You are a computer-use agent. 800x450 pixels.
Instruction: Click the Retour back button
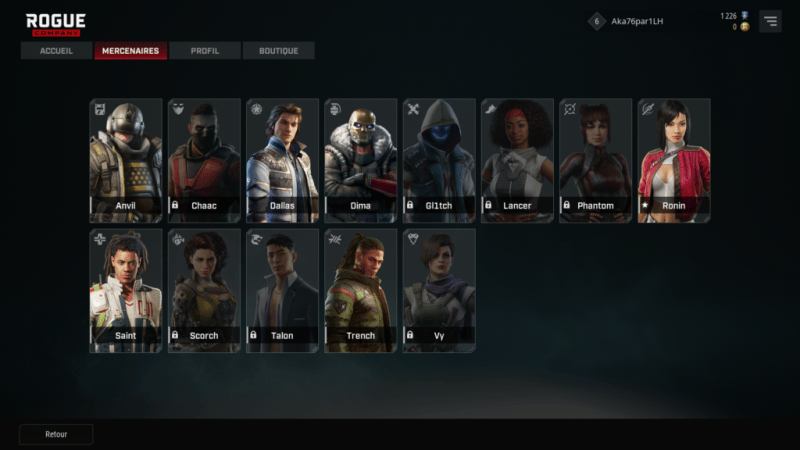point(56,435)
